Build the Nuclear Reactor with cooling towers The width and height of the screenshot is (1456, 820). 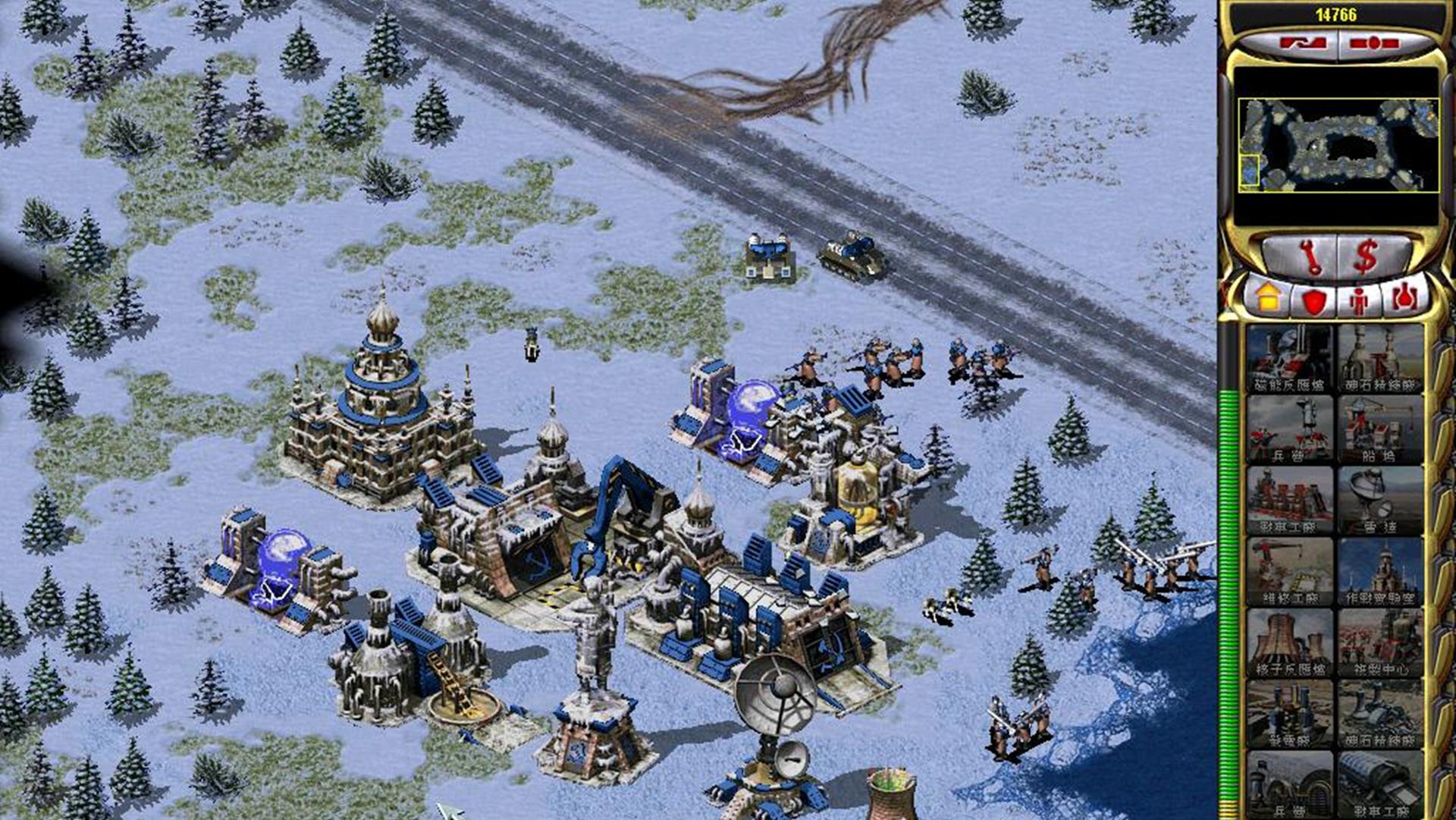(1289, 642)
